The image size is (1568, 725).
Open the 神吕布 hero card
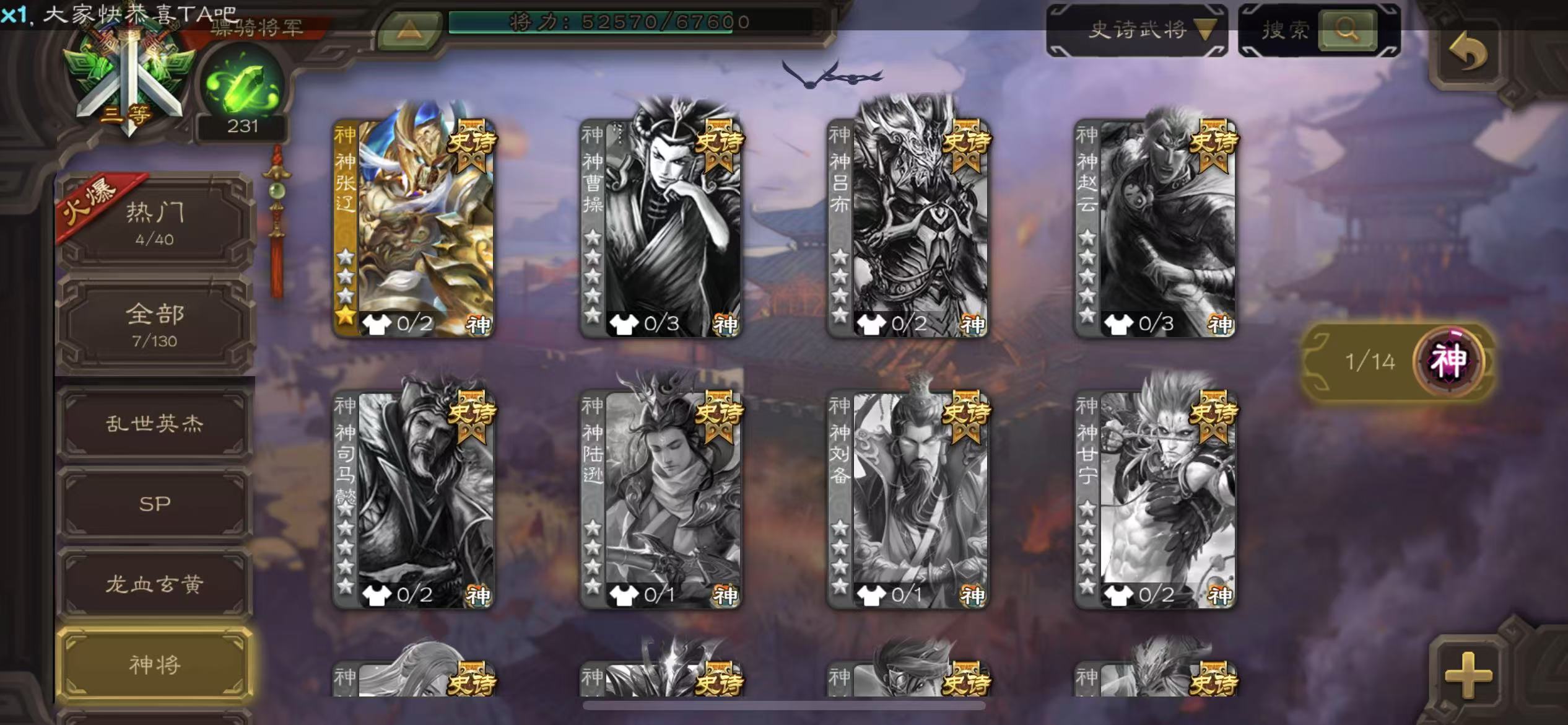click(908, 227)
